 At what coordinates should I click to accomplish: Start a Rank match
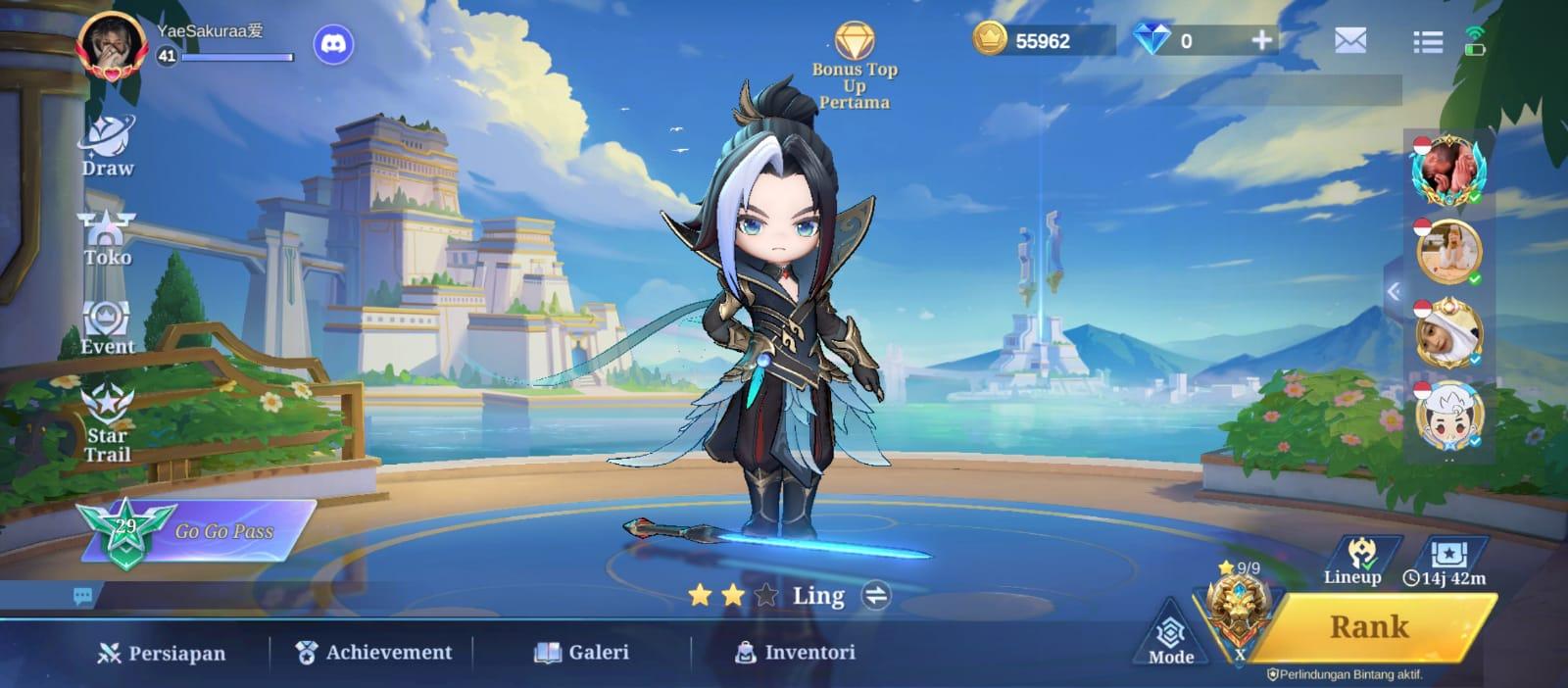(1368, 627)
